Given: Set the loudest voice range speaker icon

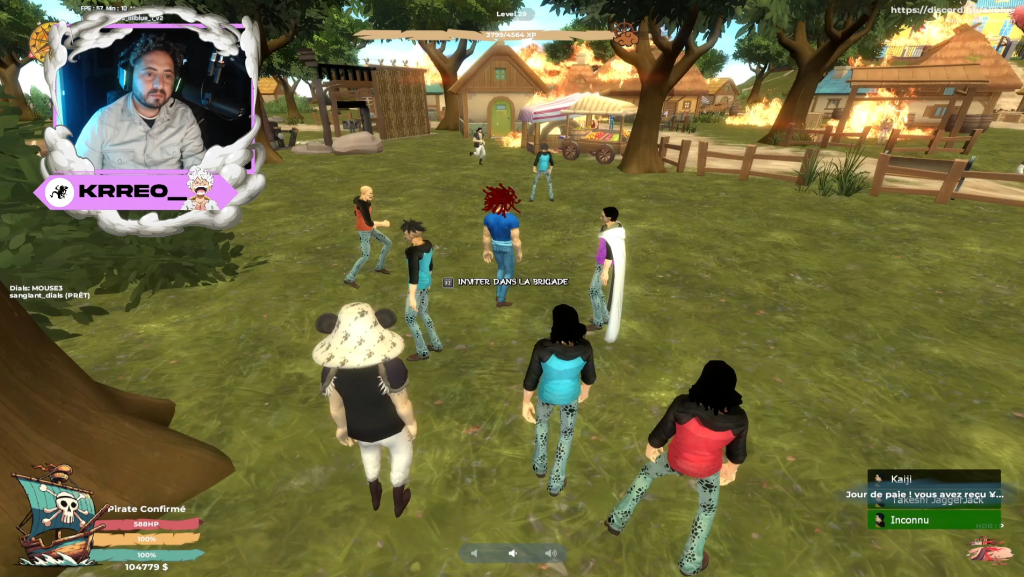Looking at the screenshot, I should point(550,553).
